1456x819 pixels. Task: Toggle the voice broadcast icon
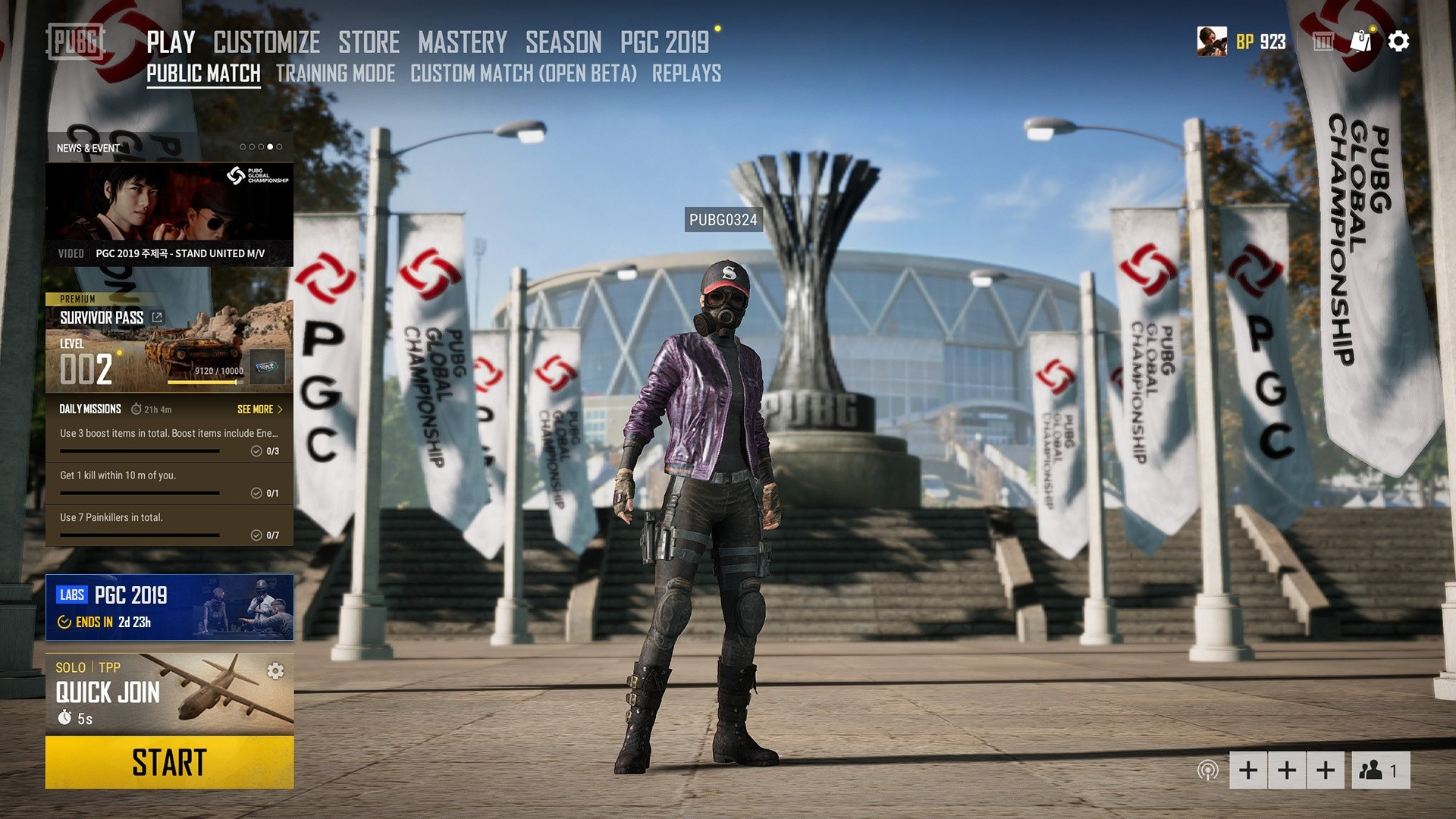pyautogui.click(x=1207, y=770)
